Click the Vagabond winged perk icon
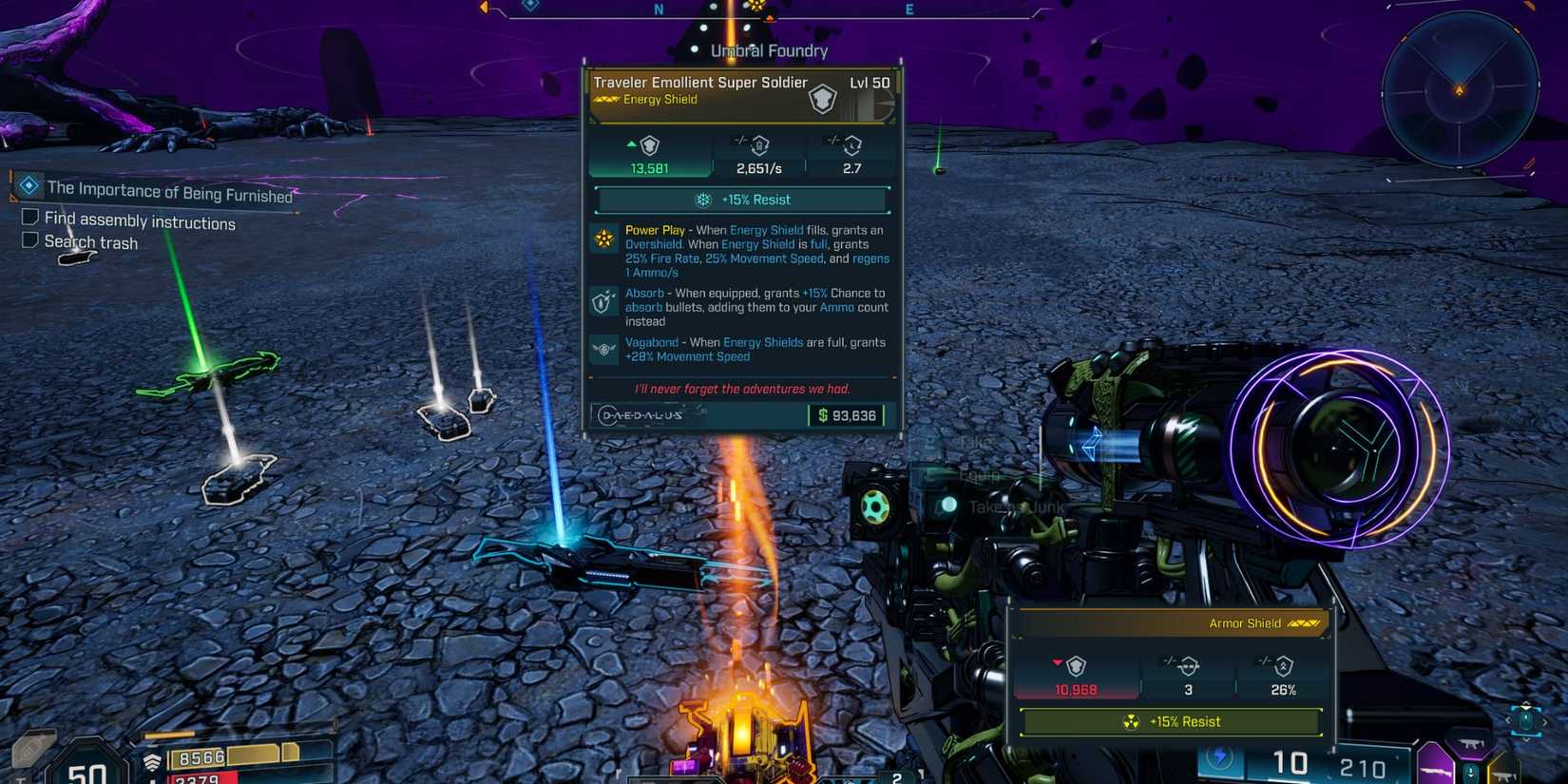Image resolution: width=1568 pixels, height=784 pixels. point(603,349)
